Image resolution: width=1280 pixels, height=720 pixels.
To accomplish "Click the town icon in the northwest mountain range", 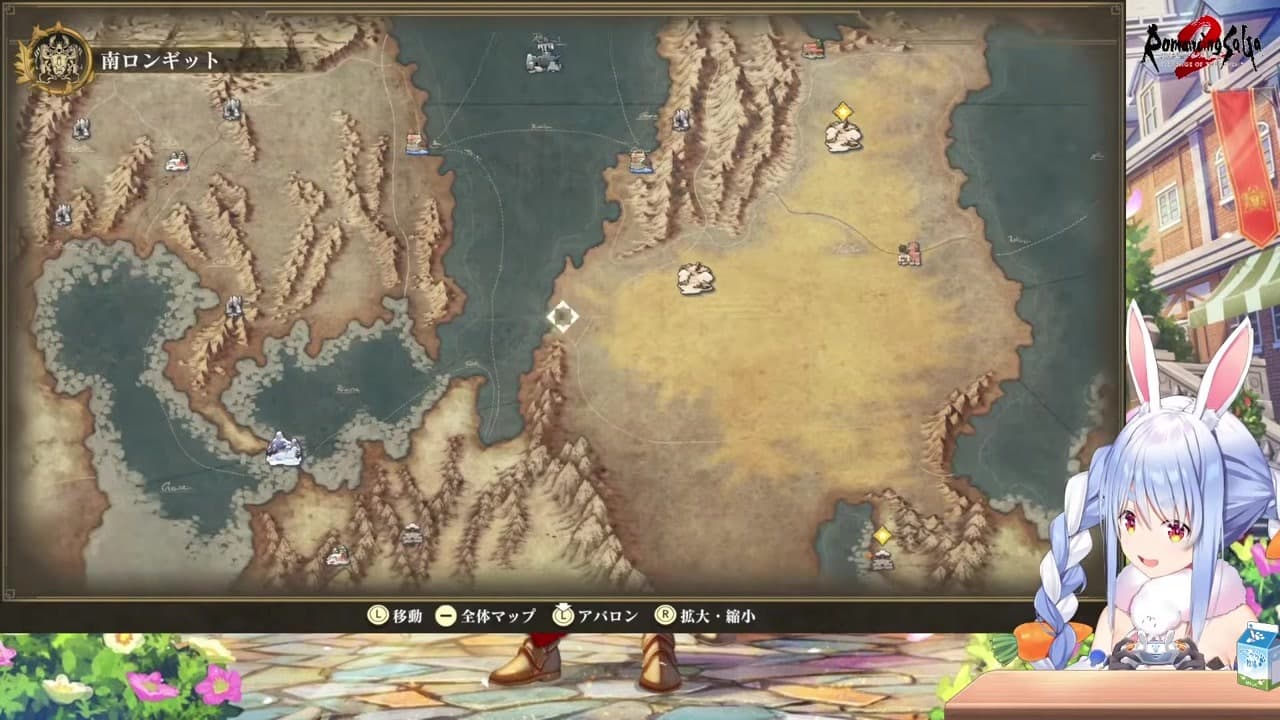I will coord(178,163).
